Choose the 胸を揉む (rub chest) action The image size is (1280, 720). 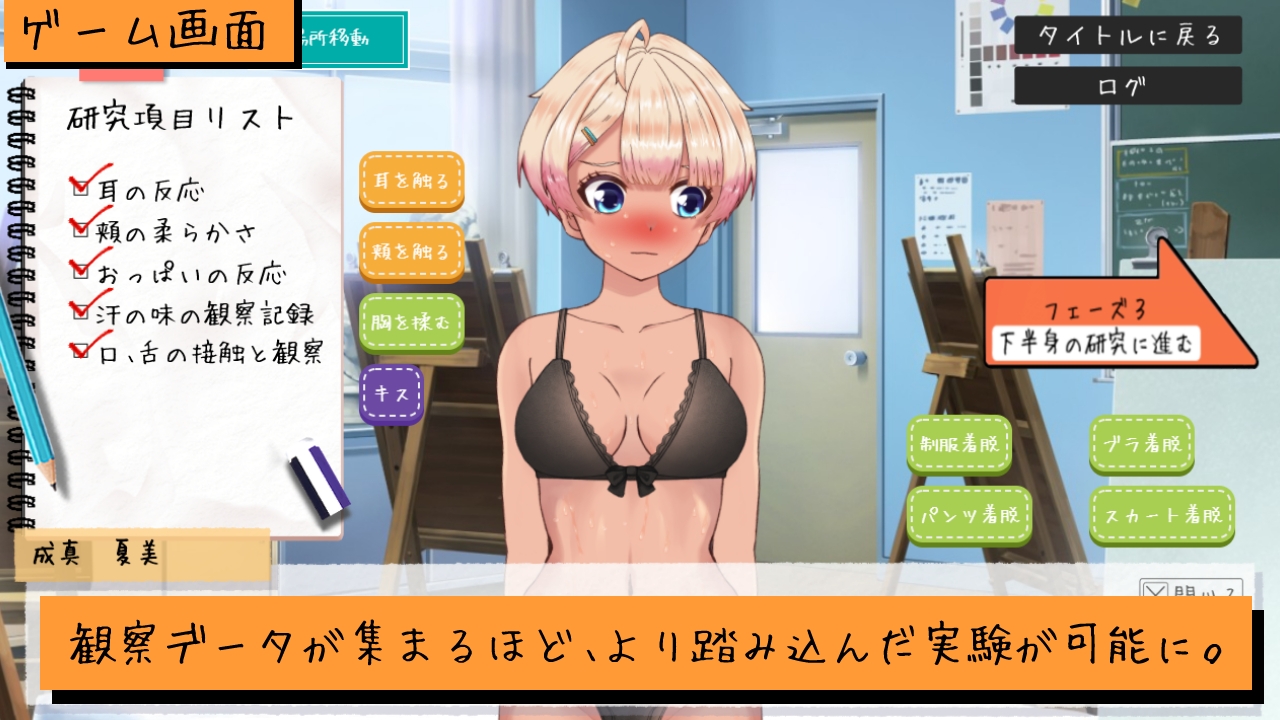tap(411, 322)
